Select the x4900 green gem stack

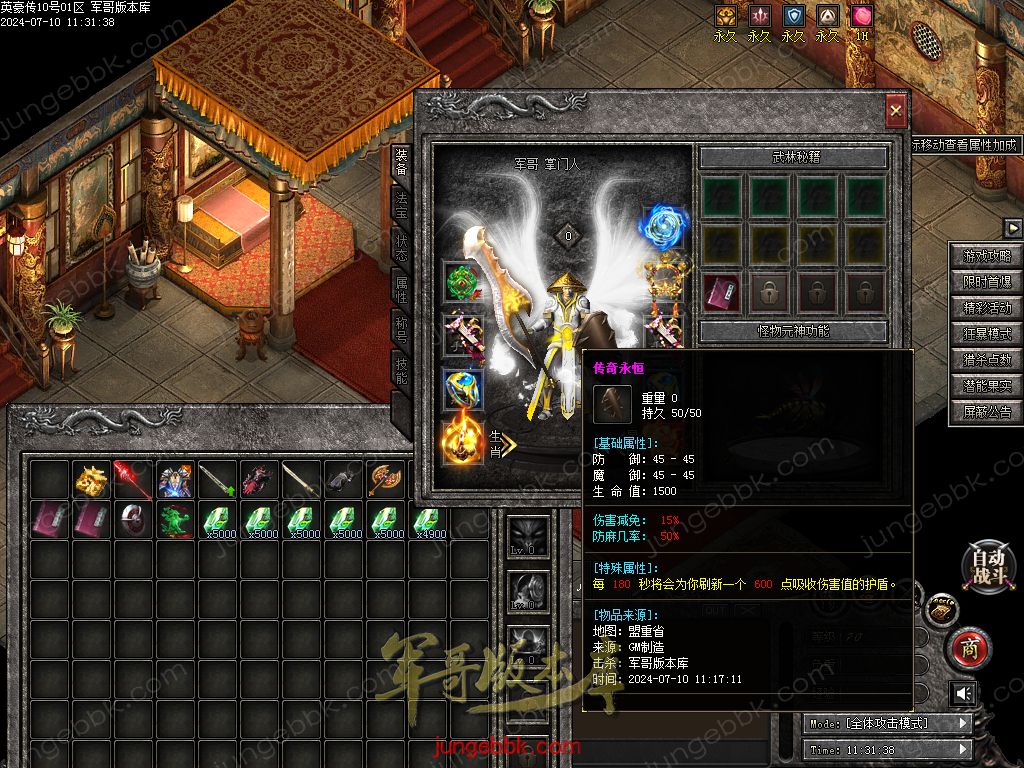click(x=428, y=521)
